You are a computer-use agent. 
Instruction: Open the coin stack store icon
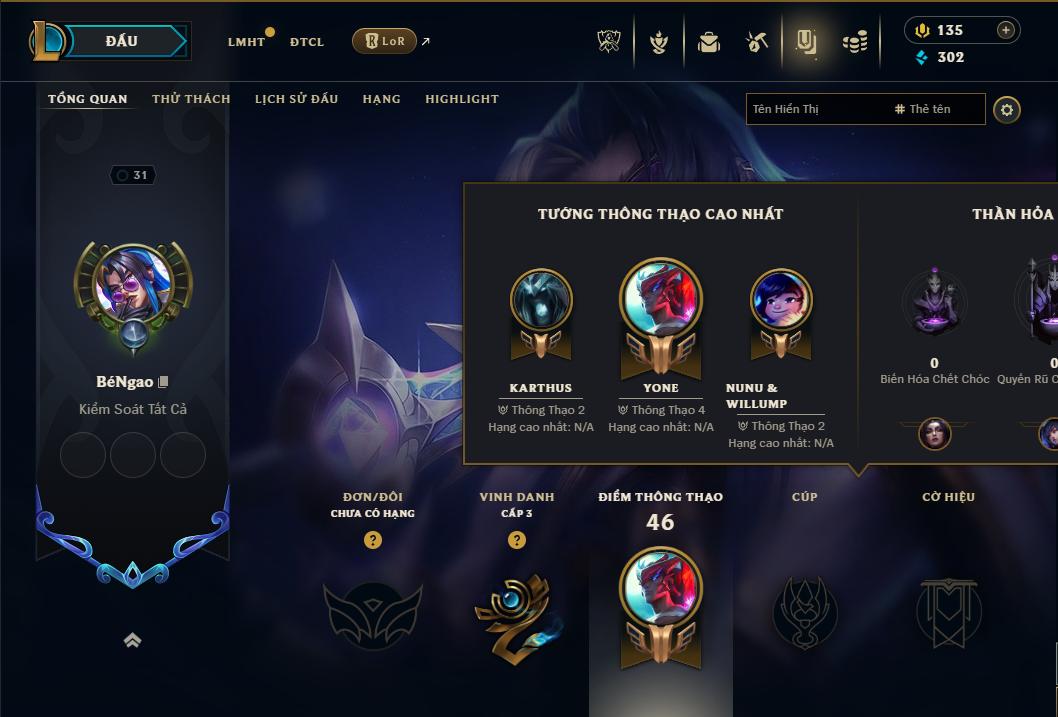pos(854,42)
